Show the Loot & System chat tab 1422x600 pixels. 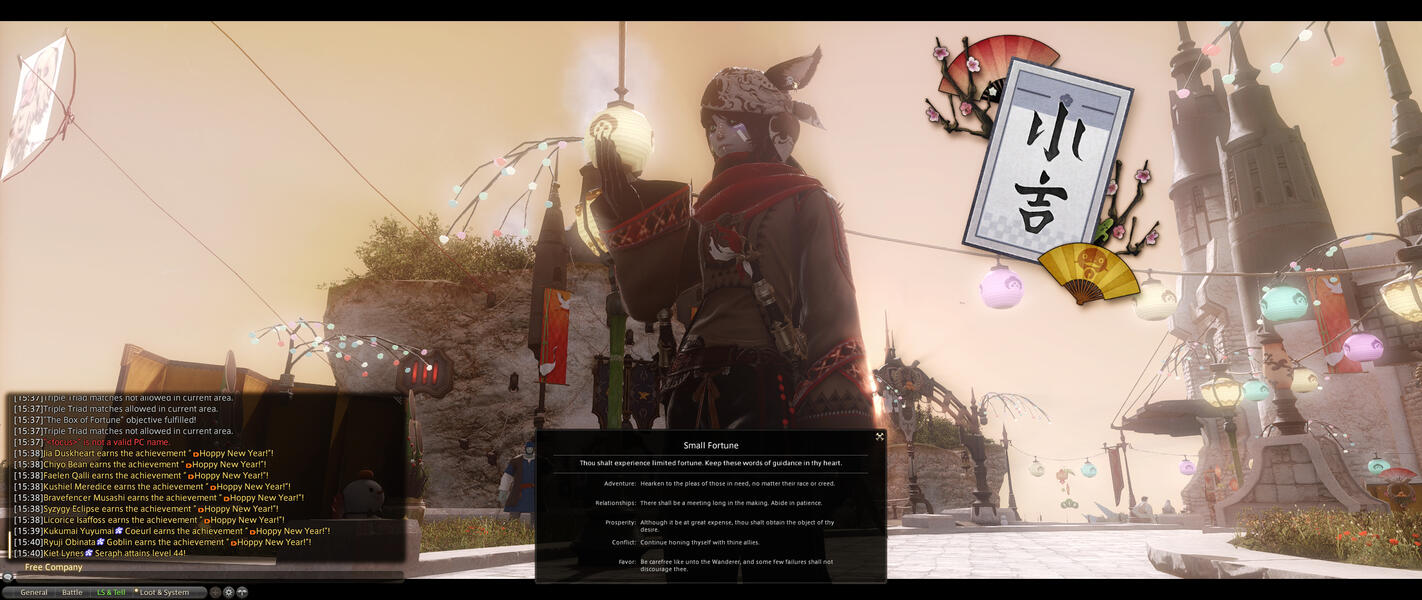(x=164, y=592)
